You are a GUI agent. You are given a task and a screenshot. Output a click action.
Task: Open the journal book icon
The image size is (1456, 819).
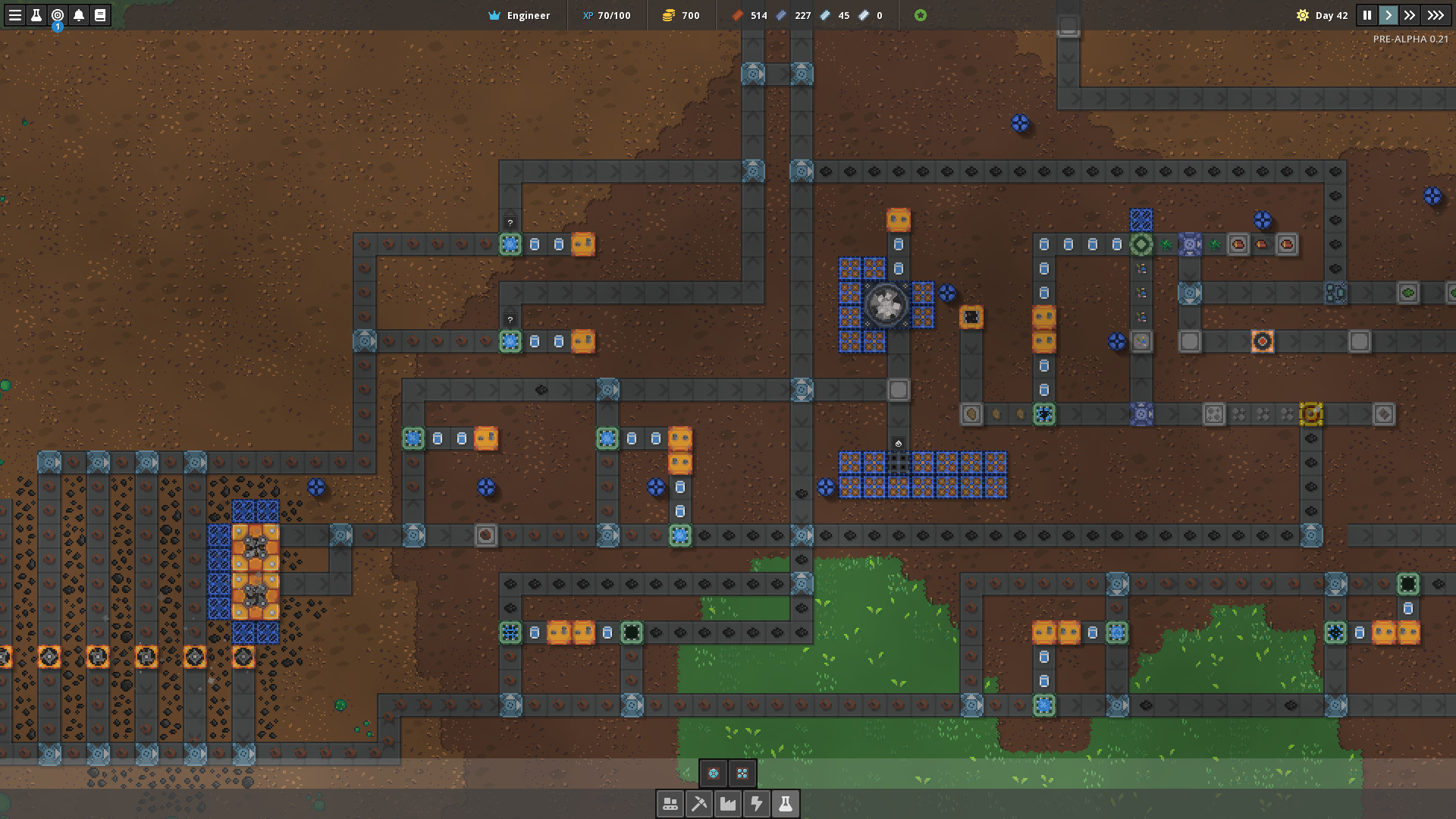(x=100, y=15)
